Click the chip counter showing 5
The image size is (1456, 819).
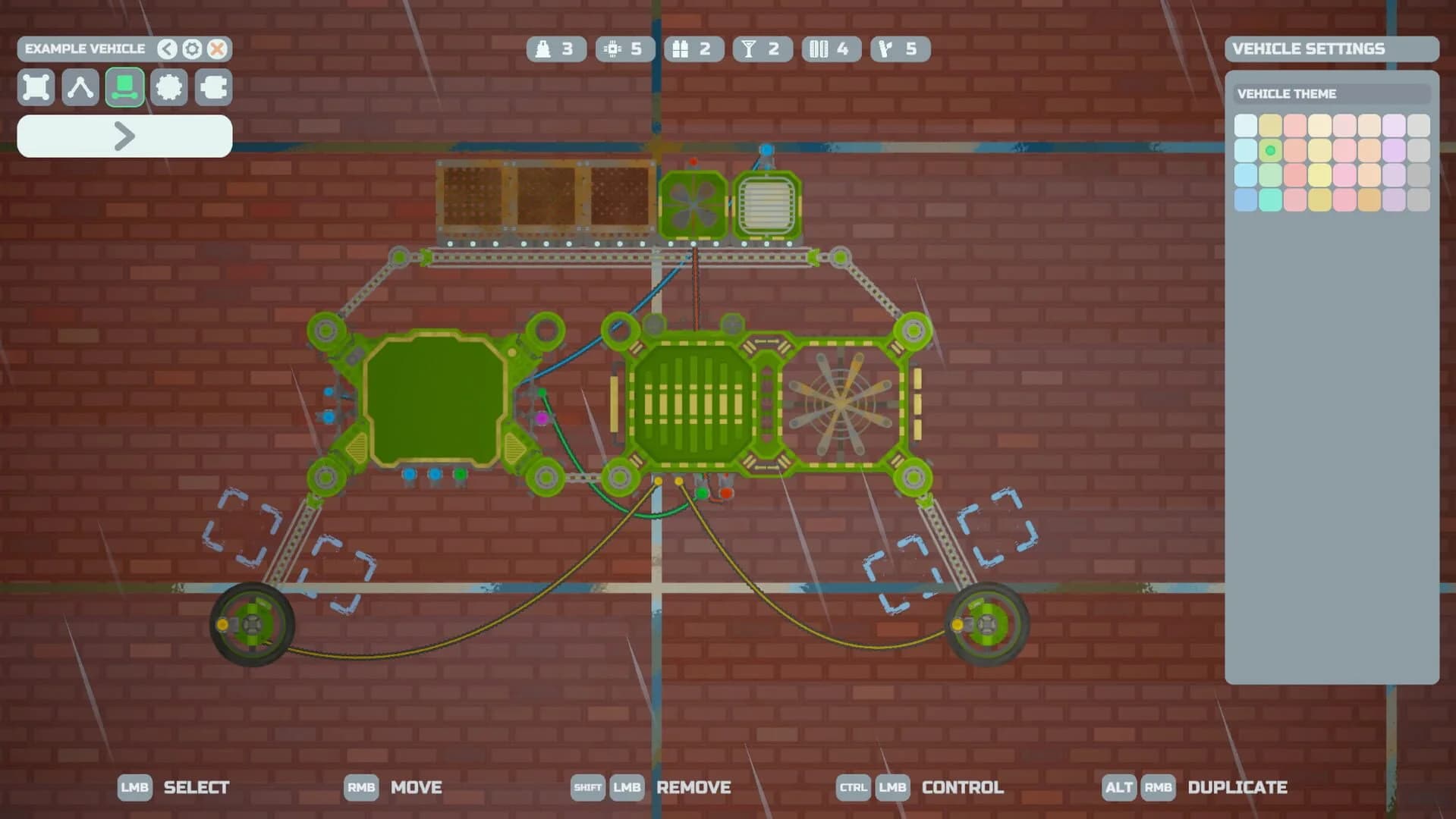[625, 49]
